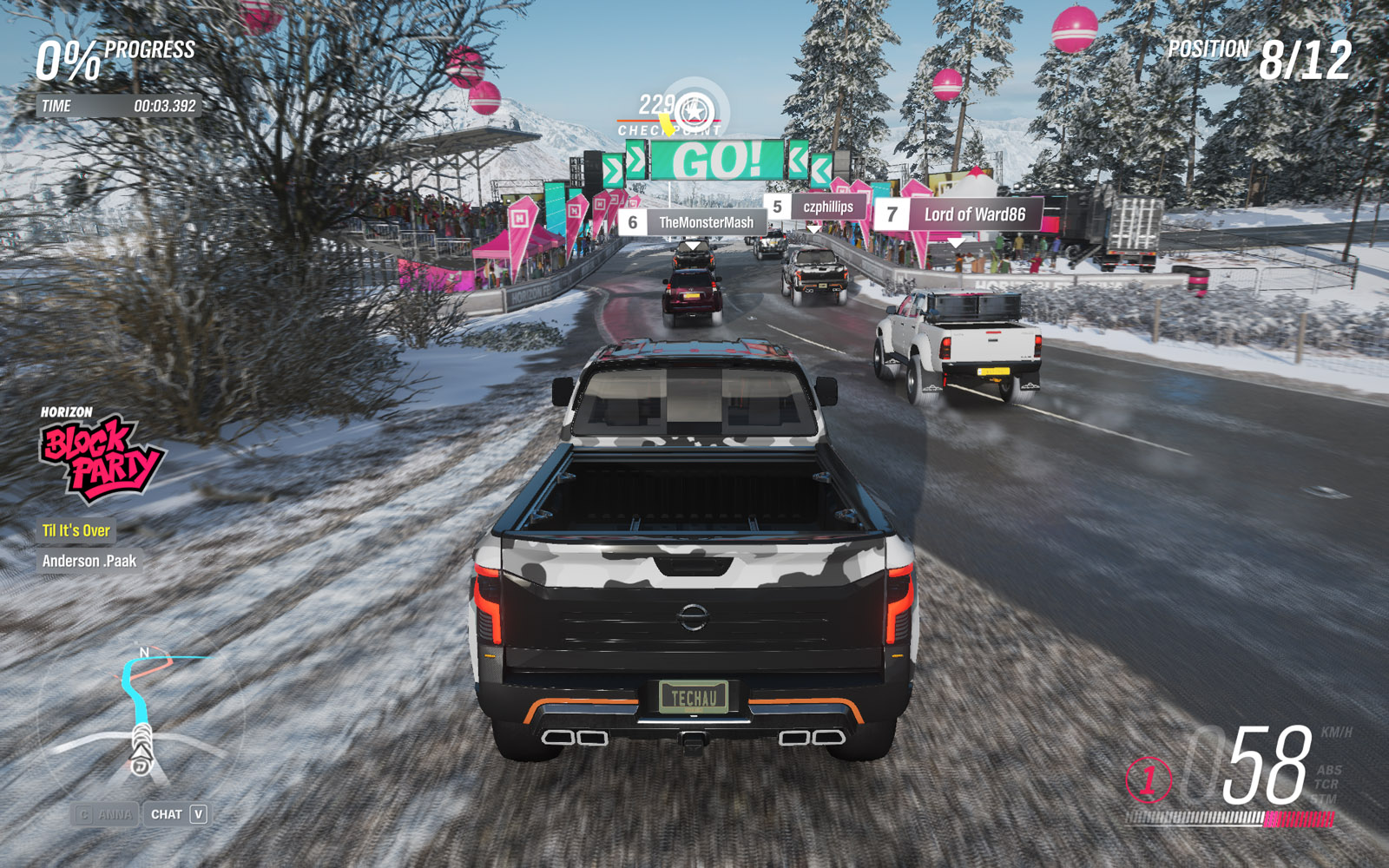Viewport: 1389px width, 868px height.
Task: Select the czphillips player name tag
Action: 816,207
